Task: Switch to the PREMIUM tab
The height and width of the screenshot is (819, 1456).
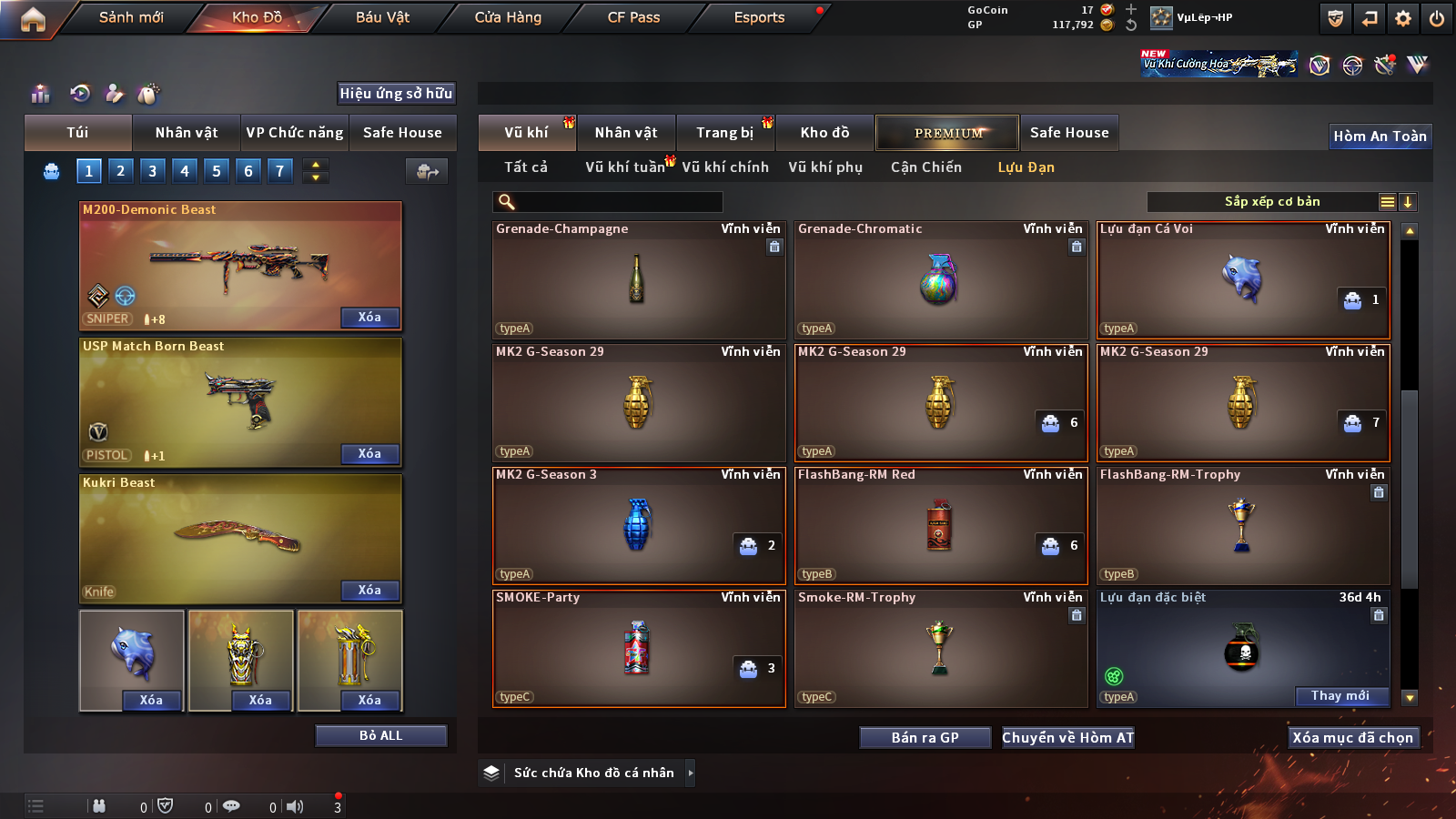Action: tap(947, 133)
